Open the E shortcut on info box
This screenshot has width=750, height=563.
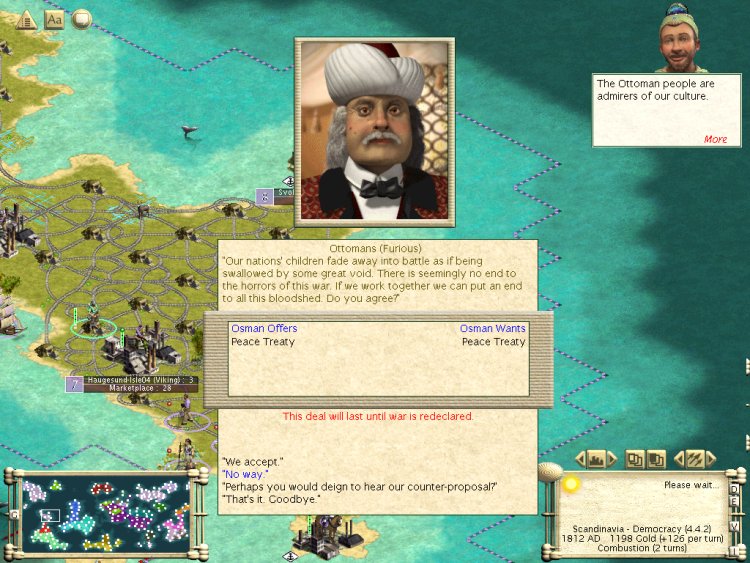tap(734, 503)
